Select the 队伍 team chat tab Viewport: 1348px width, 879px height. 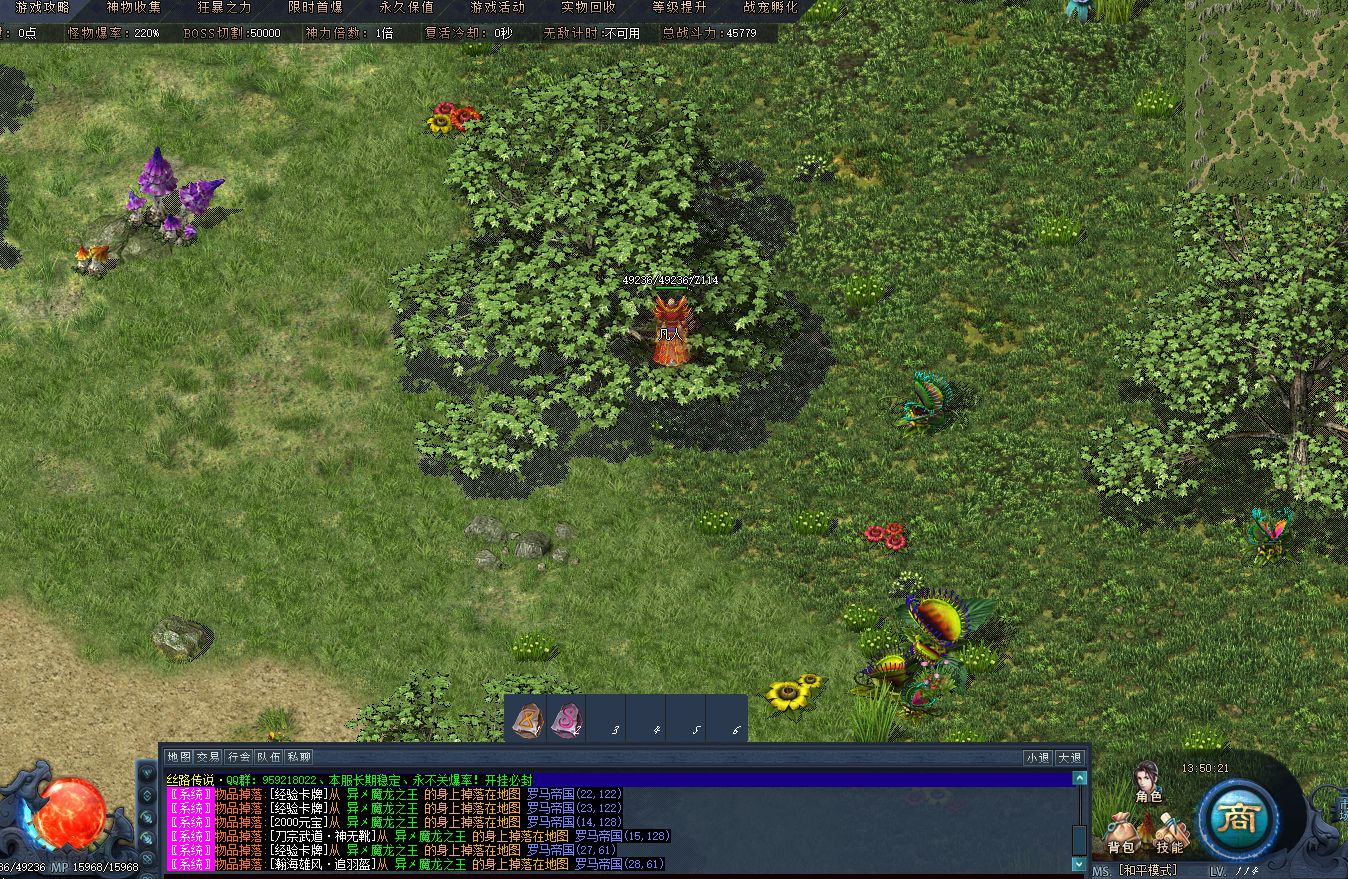[x=268, y=757]
